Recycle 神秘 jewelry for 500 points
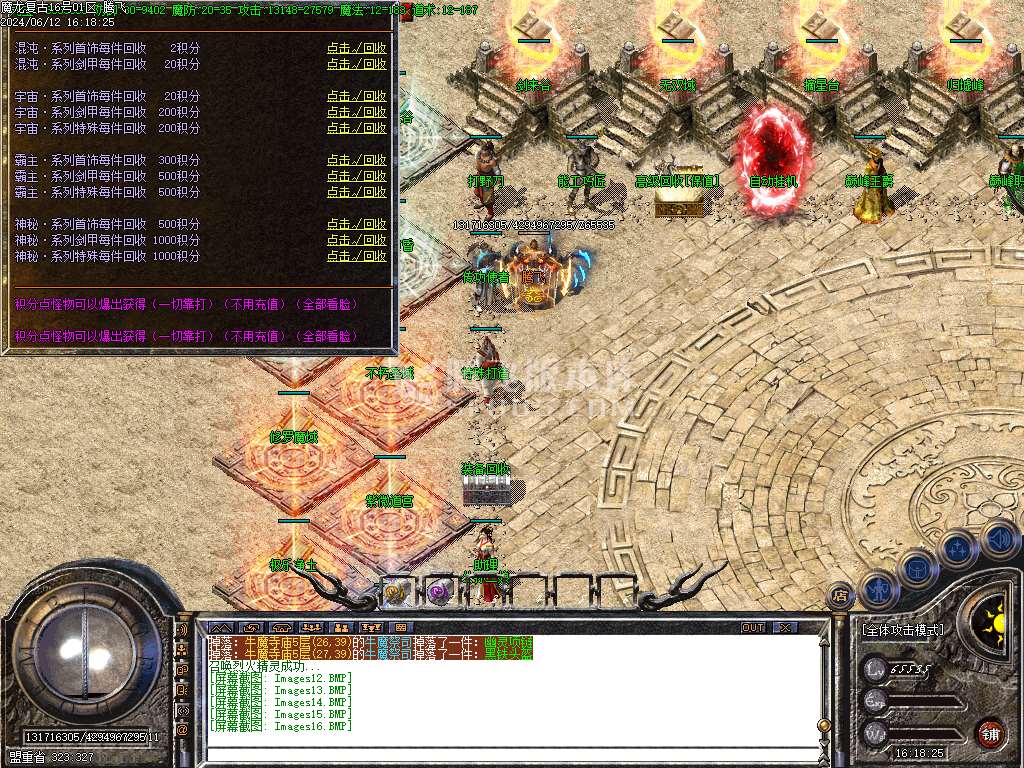This screenshot has height=768, width=1024. point(356,225)
